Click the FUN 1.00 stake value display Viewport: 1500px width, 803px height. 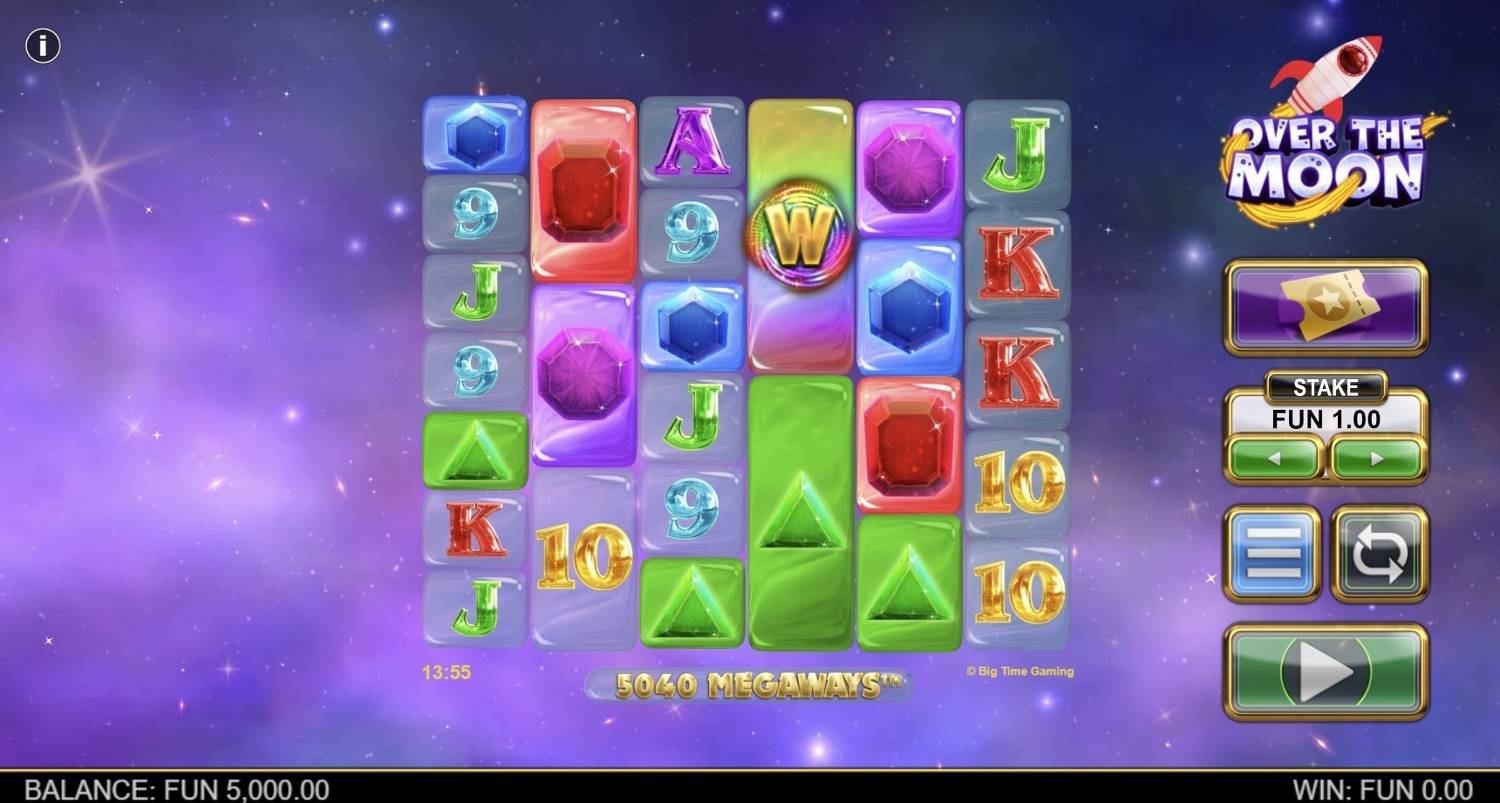tap(1326, 419)
